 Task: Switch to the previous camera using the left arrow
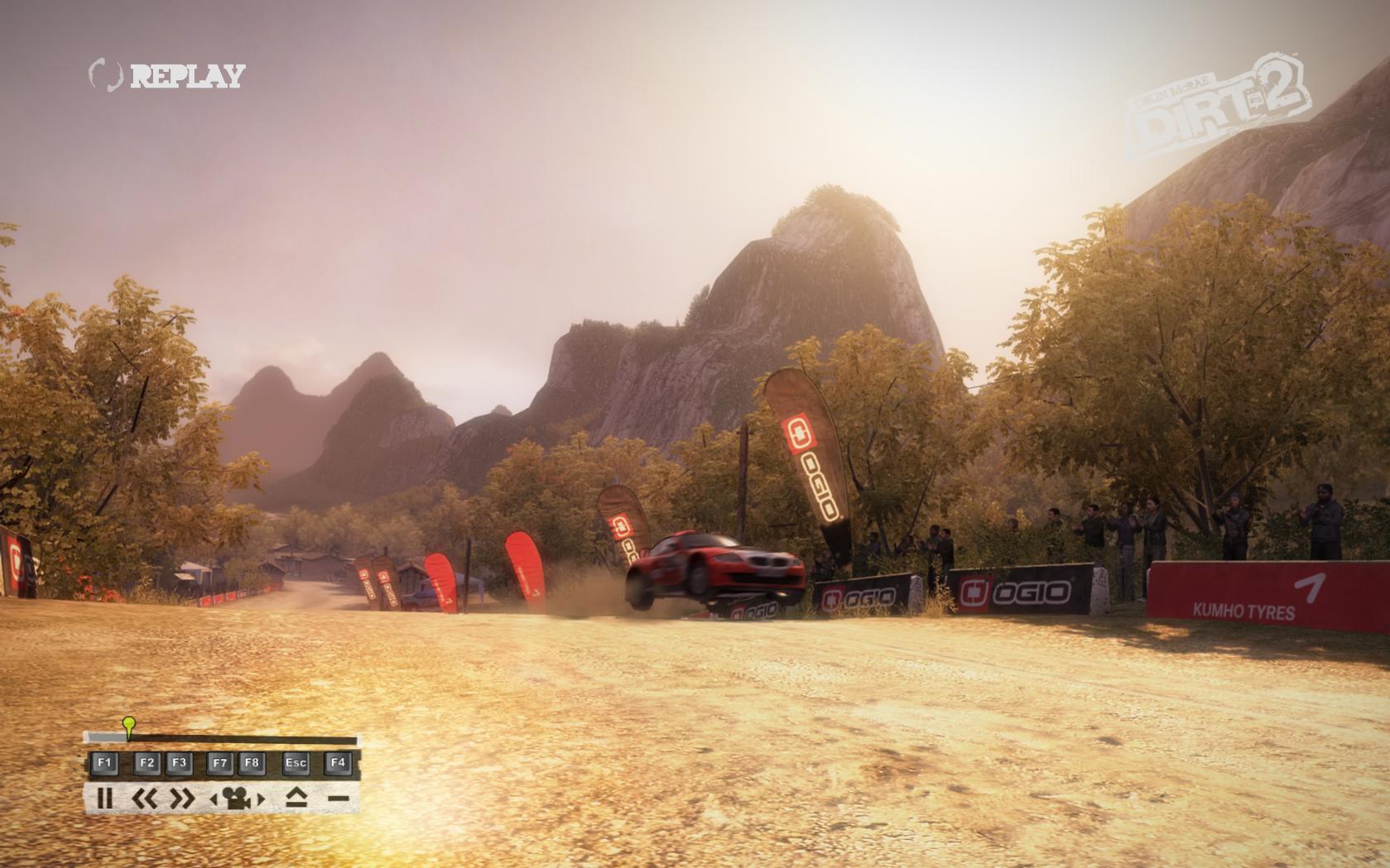click(x=214, y=799)
